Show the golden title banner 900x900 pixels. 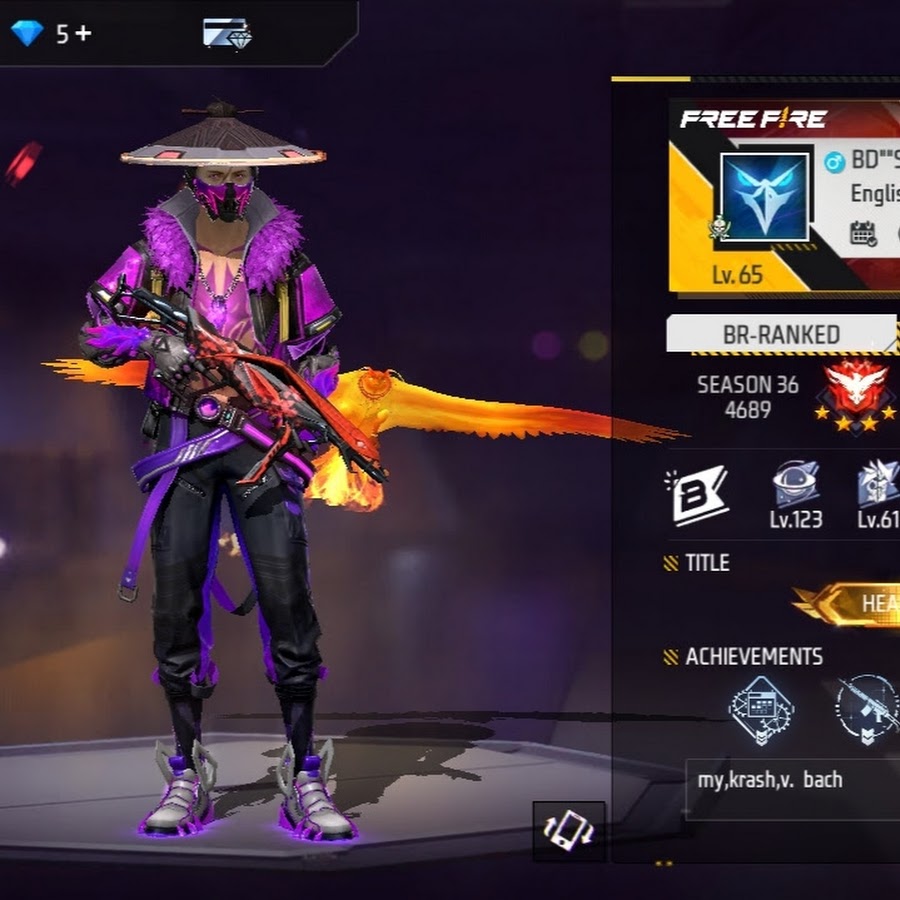[848, 603]
